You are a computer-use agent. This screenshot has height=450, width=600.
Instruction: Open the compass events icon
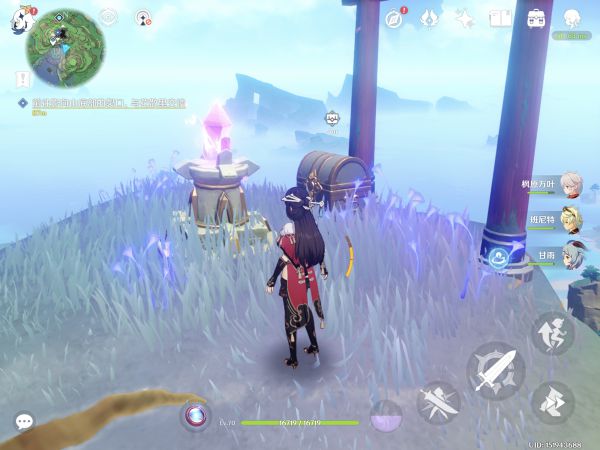tap(394, 19)
